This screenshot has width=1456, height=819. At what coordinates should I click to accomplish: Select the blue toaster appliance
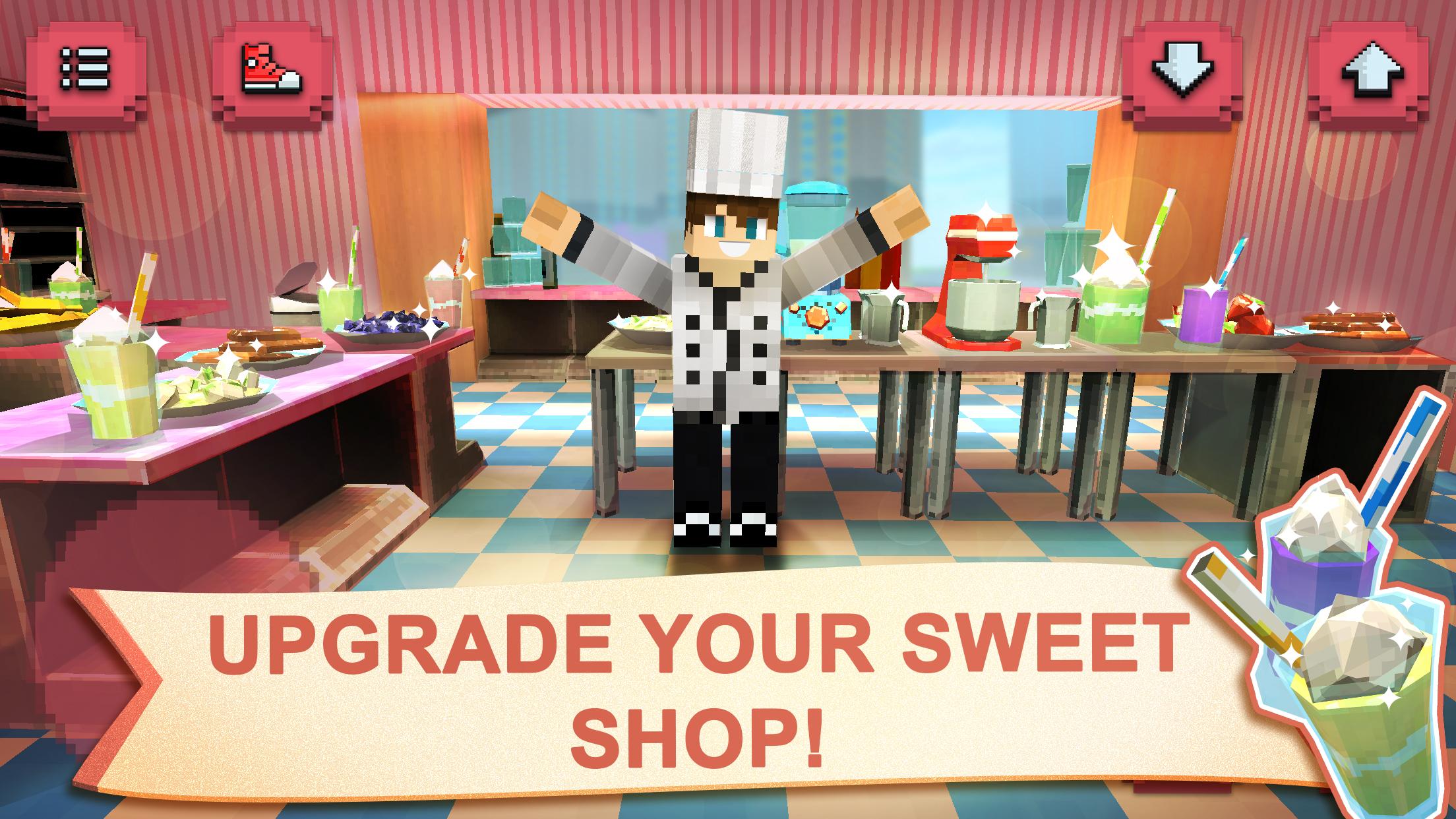click(818, 317)
